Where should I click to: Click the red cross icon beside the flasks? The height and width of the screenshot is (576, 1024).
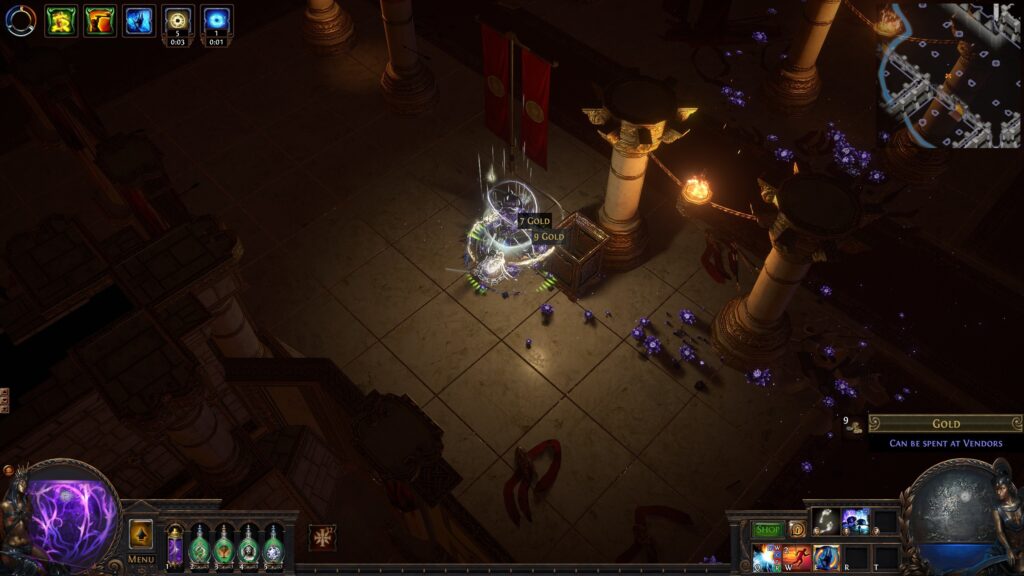coord(322,537)
